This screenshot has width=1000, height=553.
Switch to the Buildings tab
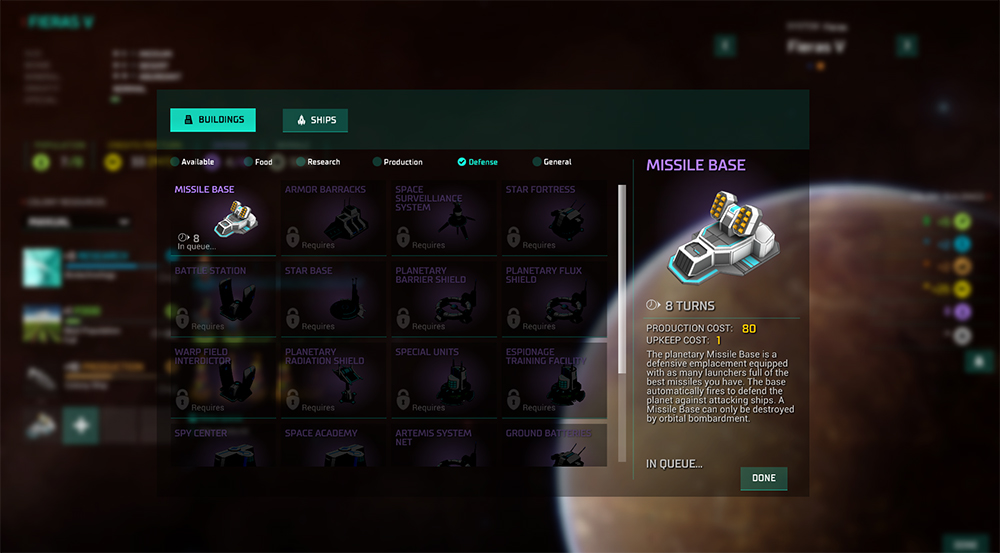point(213,120)
